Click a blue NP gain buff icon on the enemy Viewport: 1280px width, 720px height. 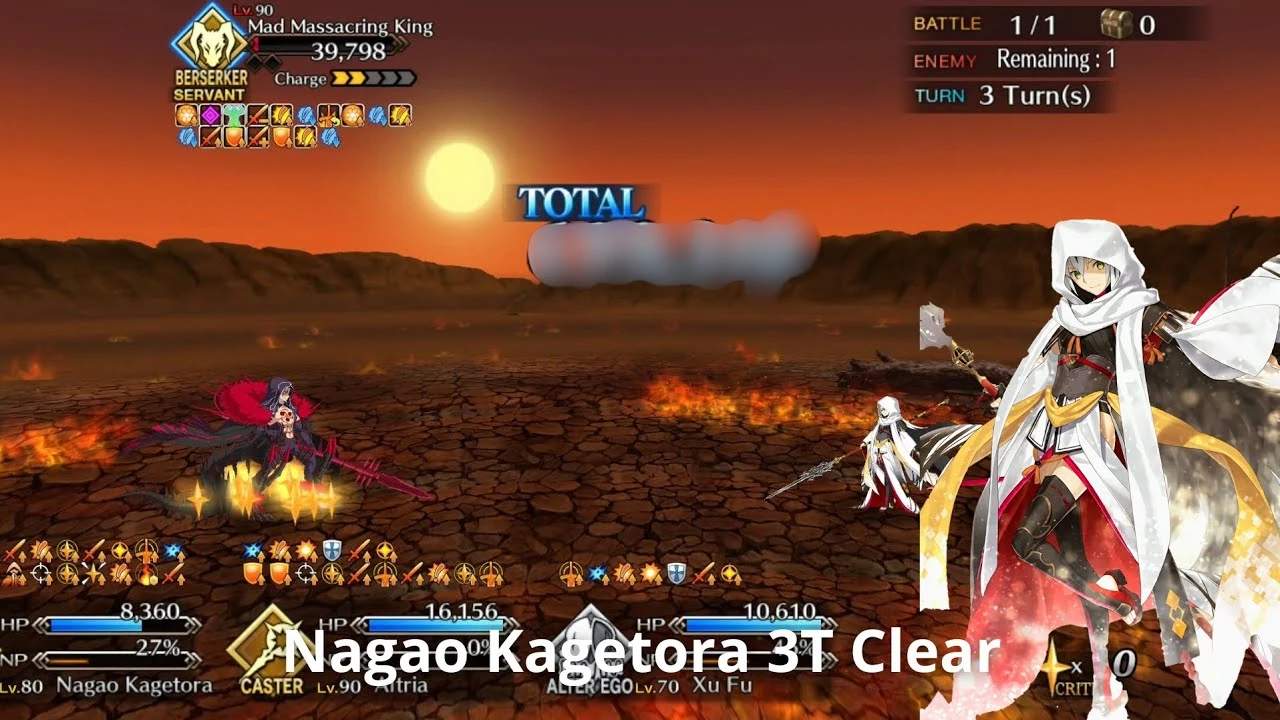point(304,116)
